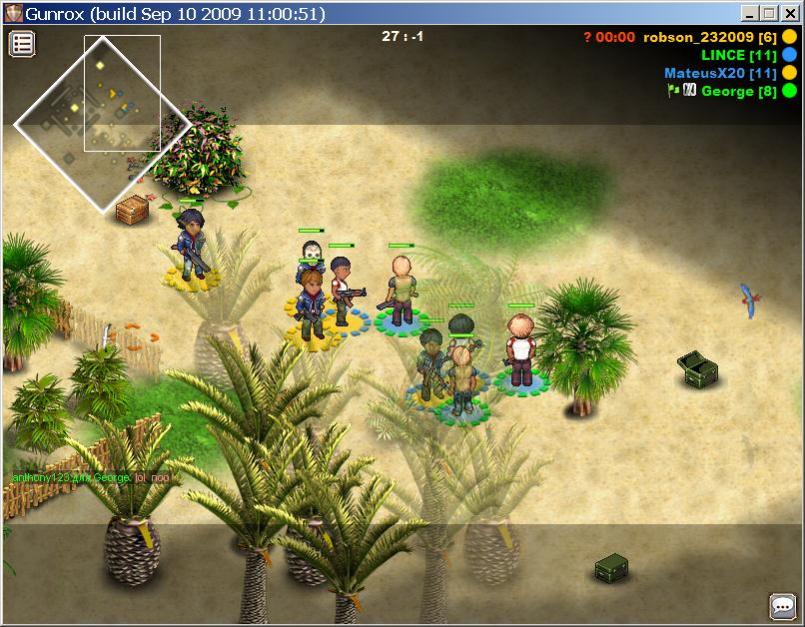Select player LINCE in the player list
Image resolution: width=805 pixels, height=627 pixels.
[738, 55]
